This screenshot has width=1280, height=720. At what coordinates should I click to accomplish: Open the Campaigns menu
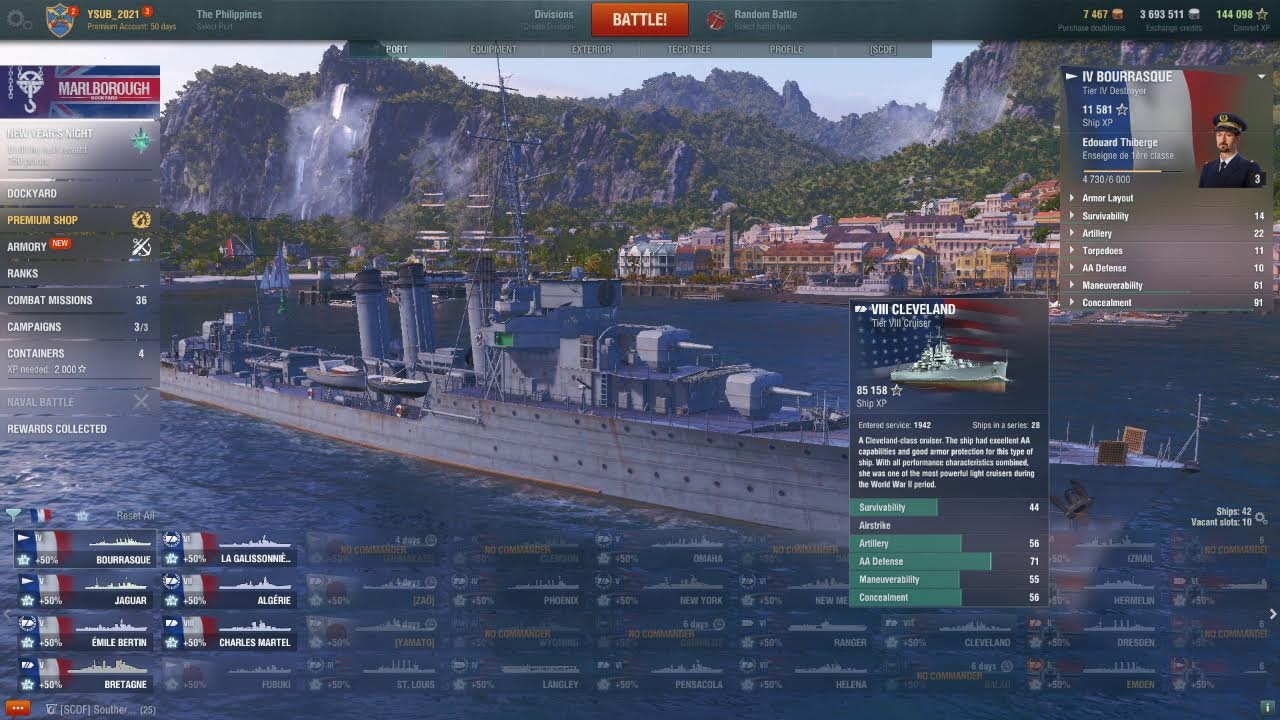[34, 327]
